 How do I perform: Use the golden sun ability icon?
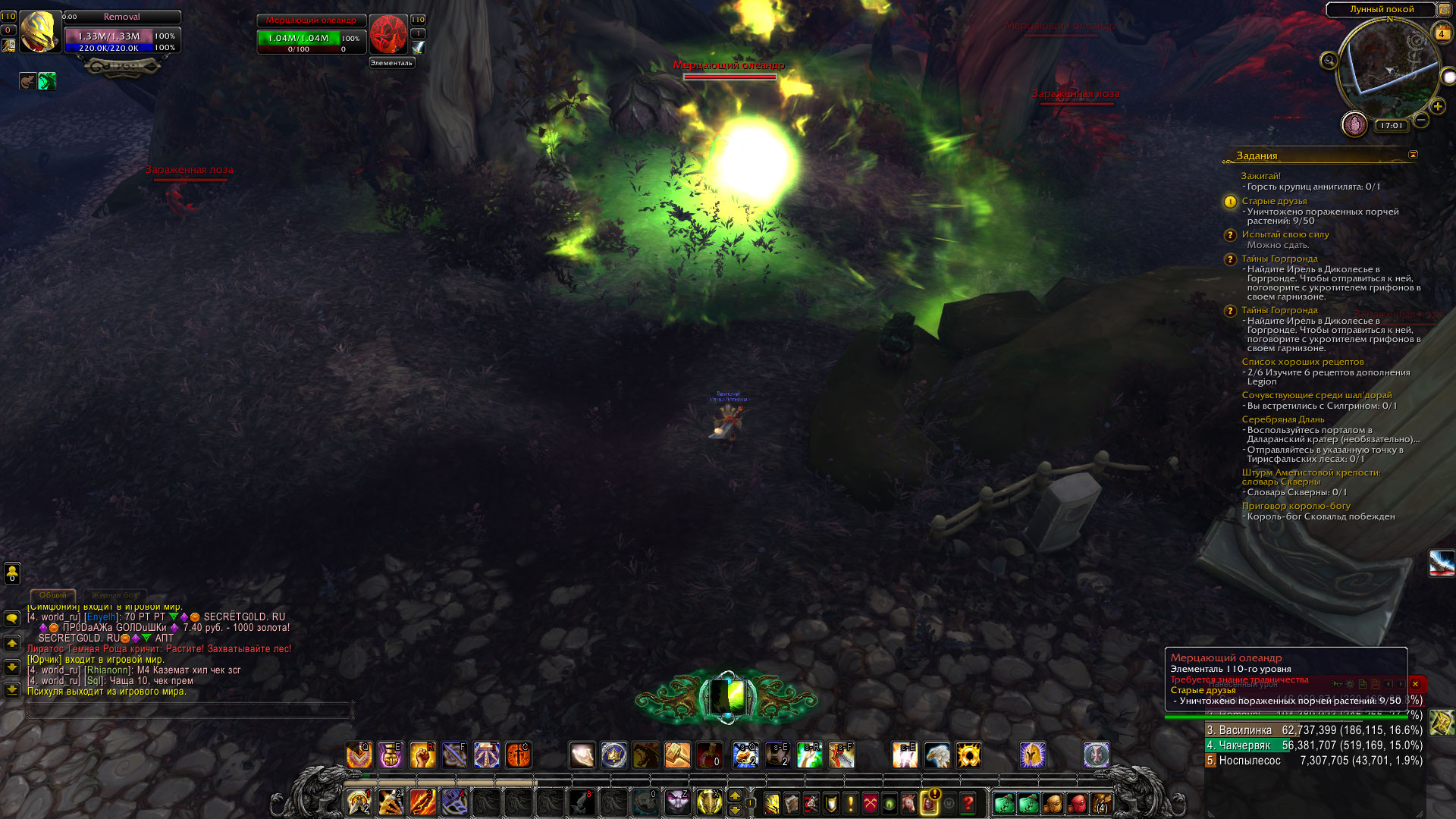pyautogui.click(x=968, y=755)
